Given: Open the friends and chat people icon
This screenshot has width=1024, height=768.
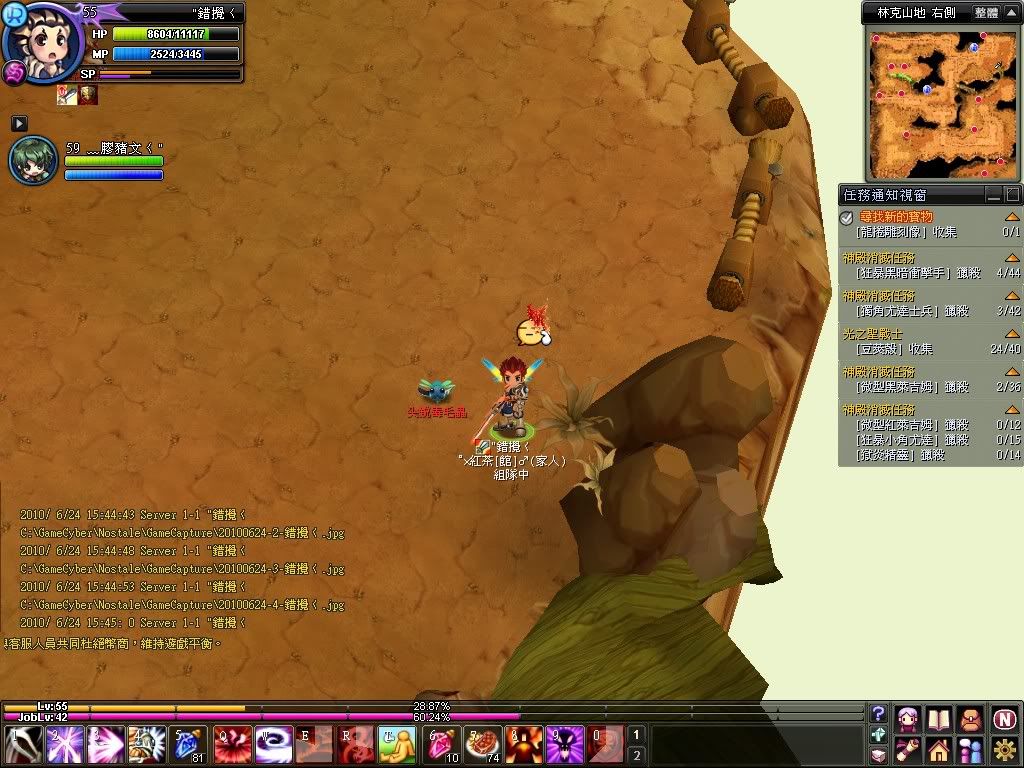Looking at the screenshot, I should [x=970, y=749].
